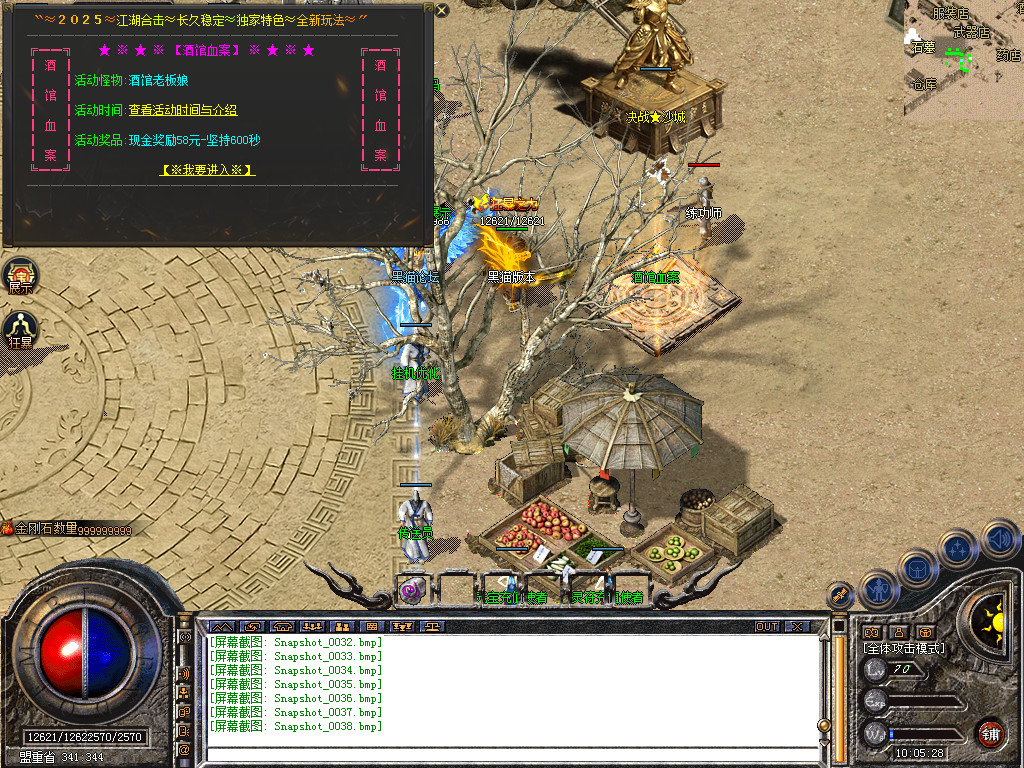The image size is (1024, 768).
Task: Toggle sound with the speaker button
Action: (999, 539)
